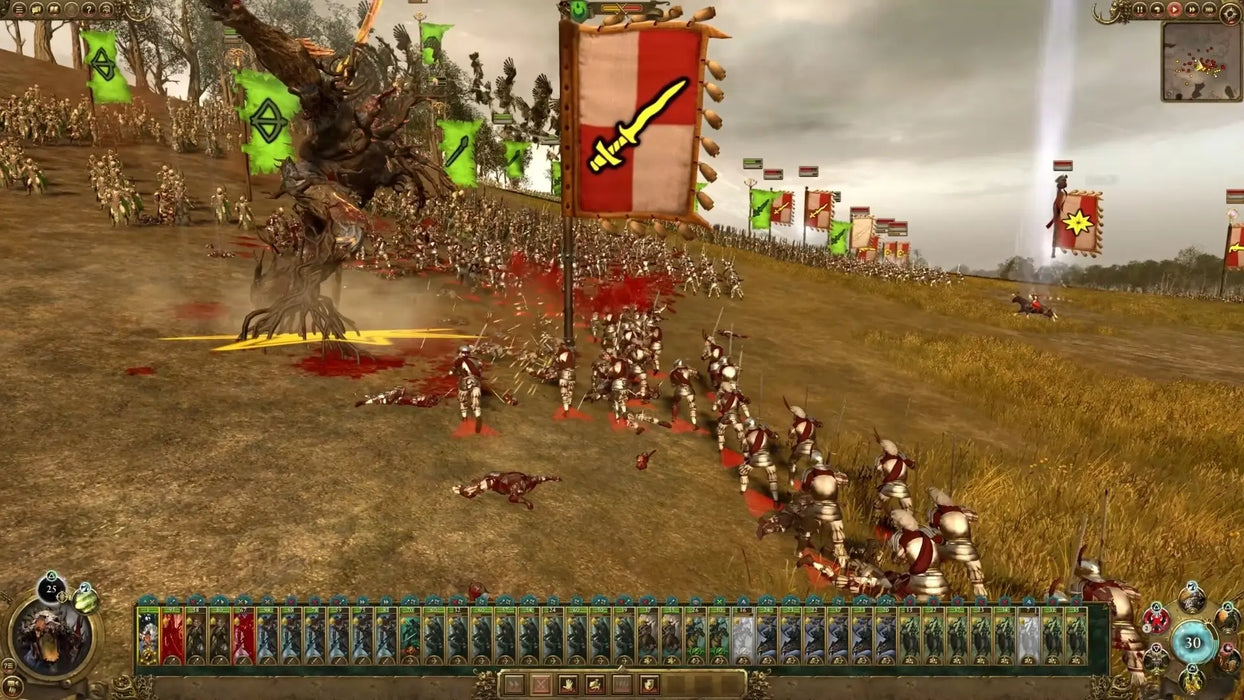
Task: Open the main menu button
Action: pos(20,9)
